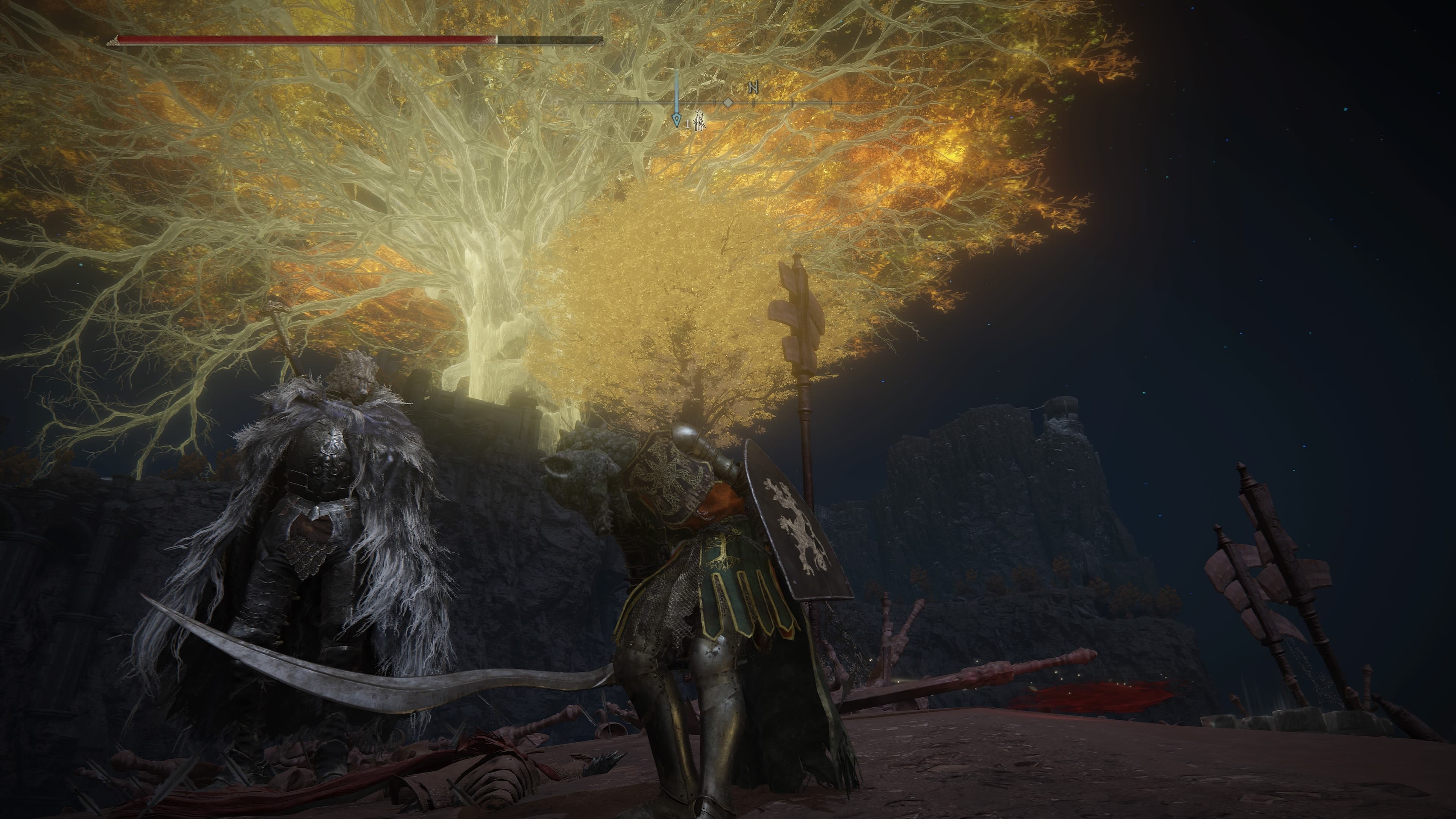The width and height of the screenshot is (1456, 819).
Task: Expand the left tick mark on the compass strip
Action: [x=637, y=104]
